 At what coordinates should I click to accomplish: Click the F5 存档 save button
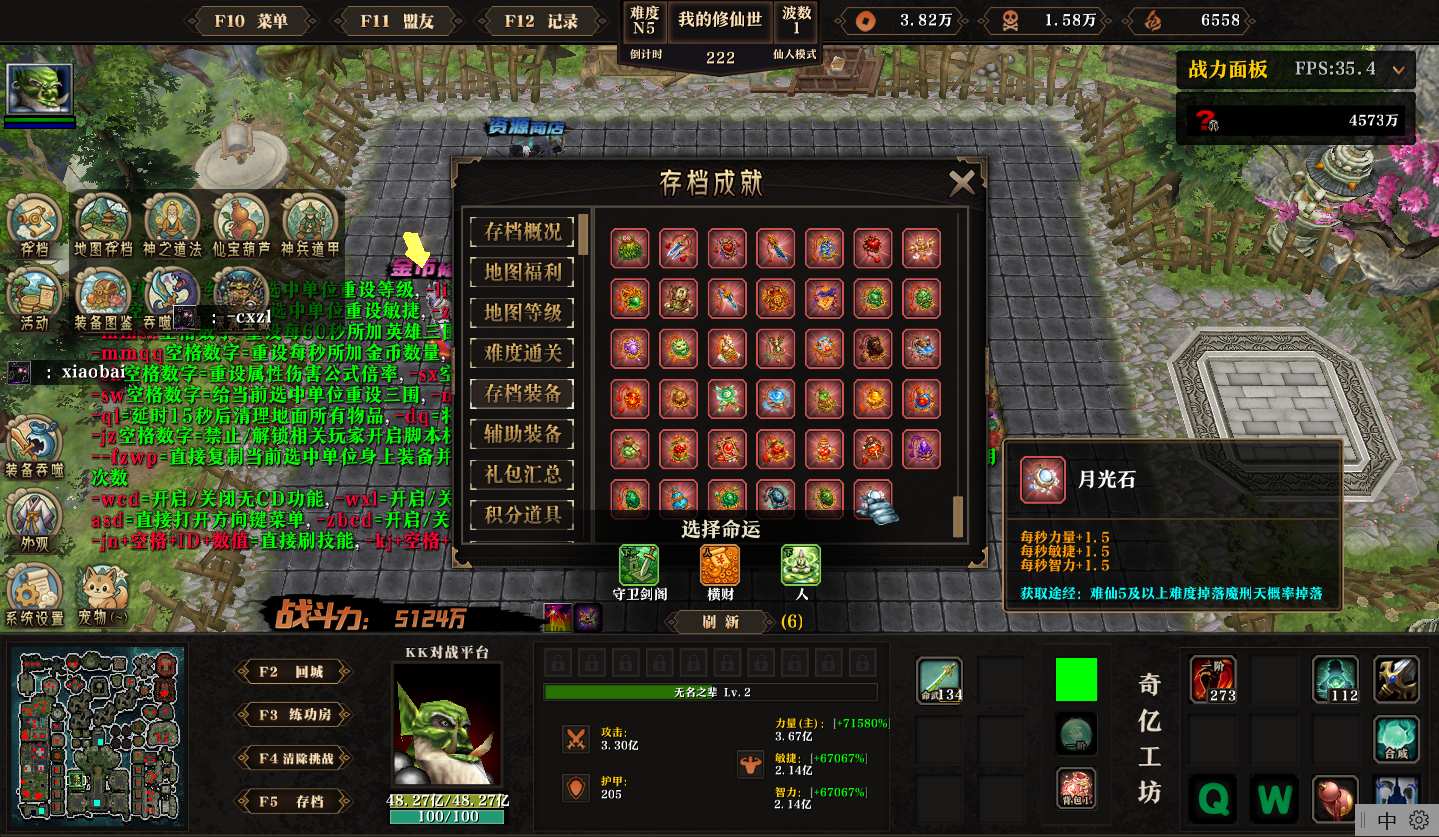pyautogui.click(x=293, y=801)
